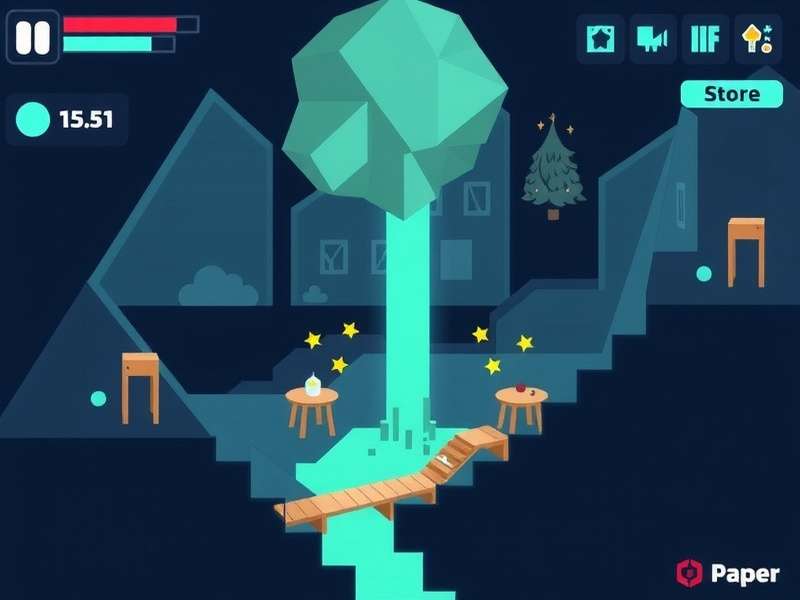Open the Store
Screen dimensions: 800x600
pyautogui.click(x=732, y=94)
